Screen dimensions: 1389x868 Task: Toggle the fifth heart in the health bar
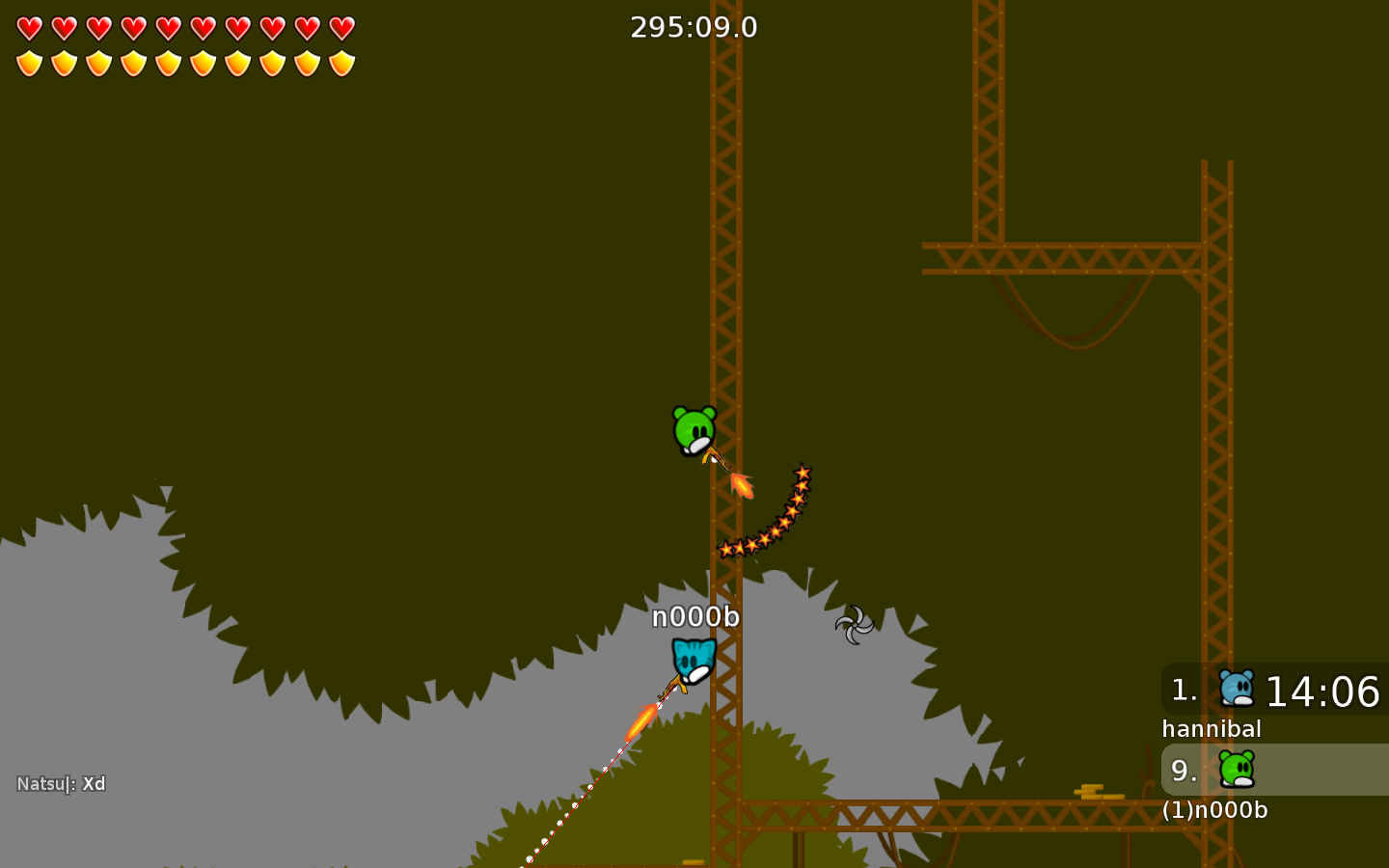click(x=167, y=27)
